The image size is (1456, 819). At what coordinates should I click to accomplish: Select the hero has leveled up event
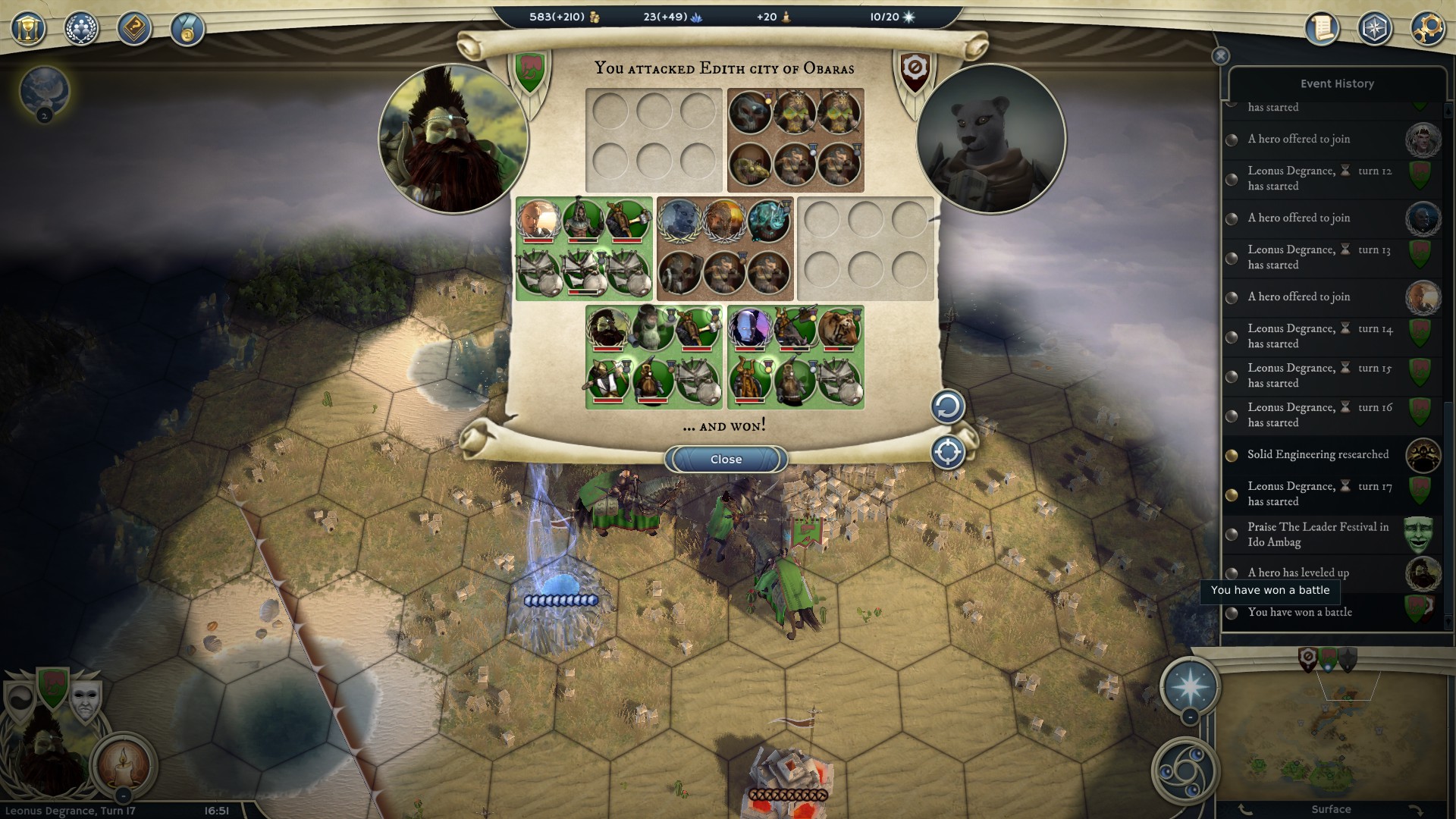[1298, 573]
